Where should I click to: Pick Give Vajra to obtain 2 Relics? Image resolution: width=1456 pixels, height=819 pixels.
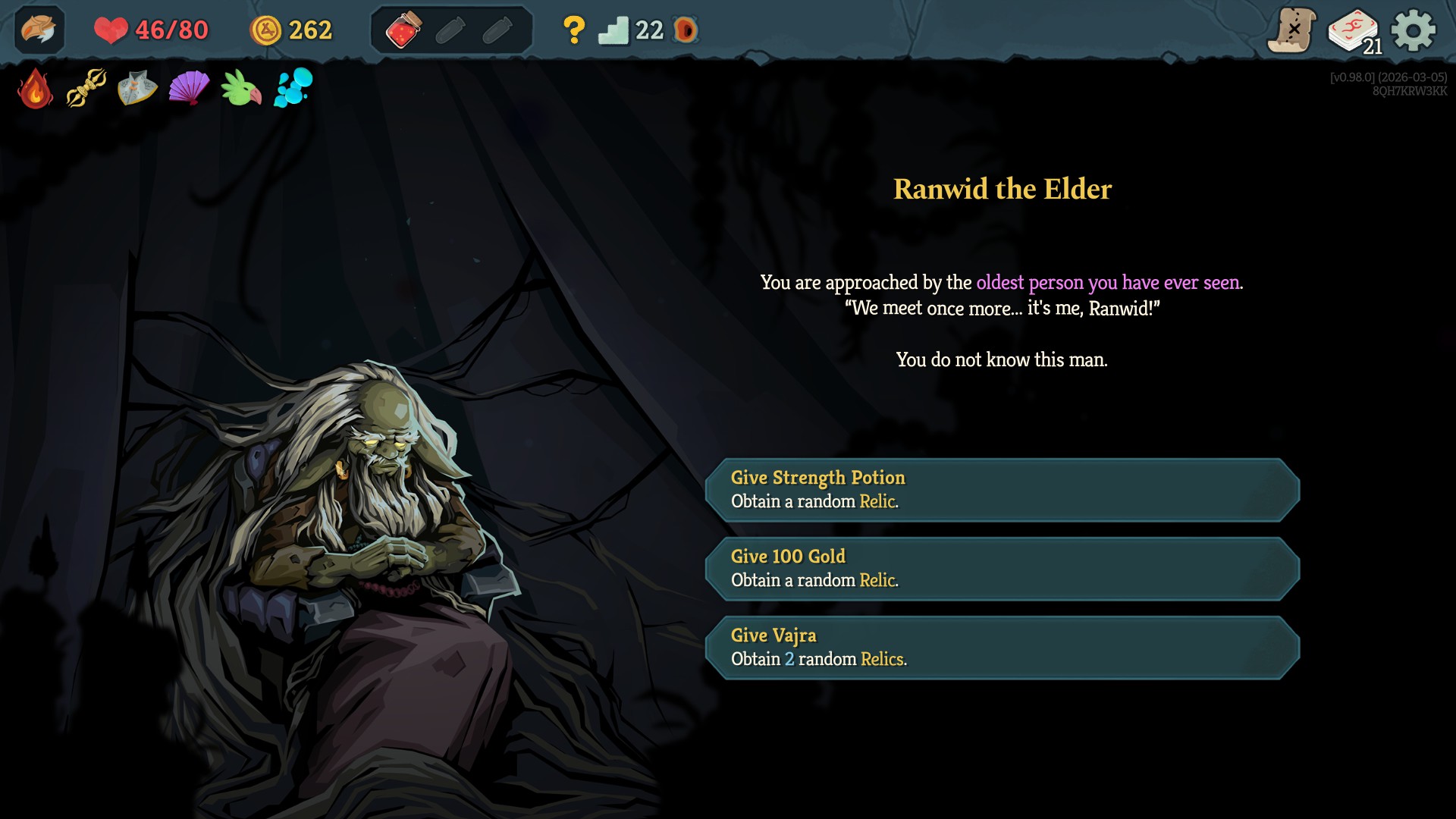point(1006,647)
